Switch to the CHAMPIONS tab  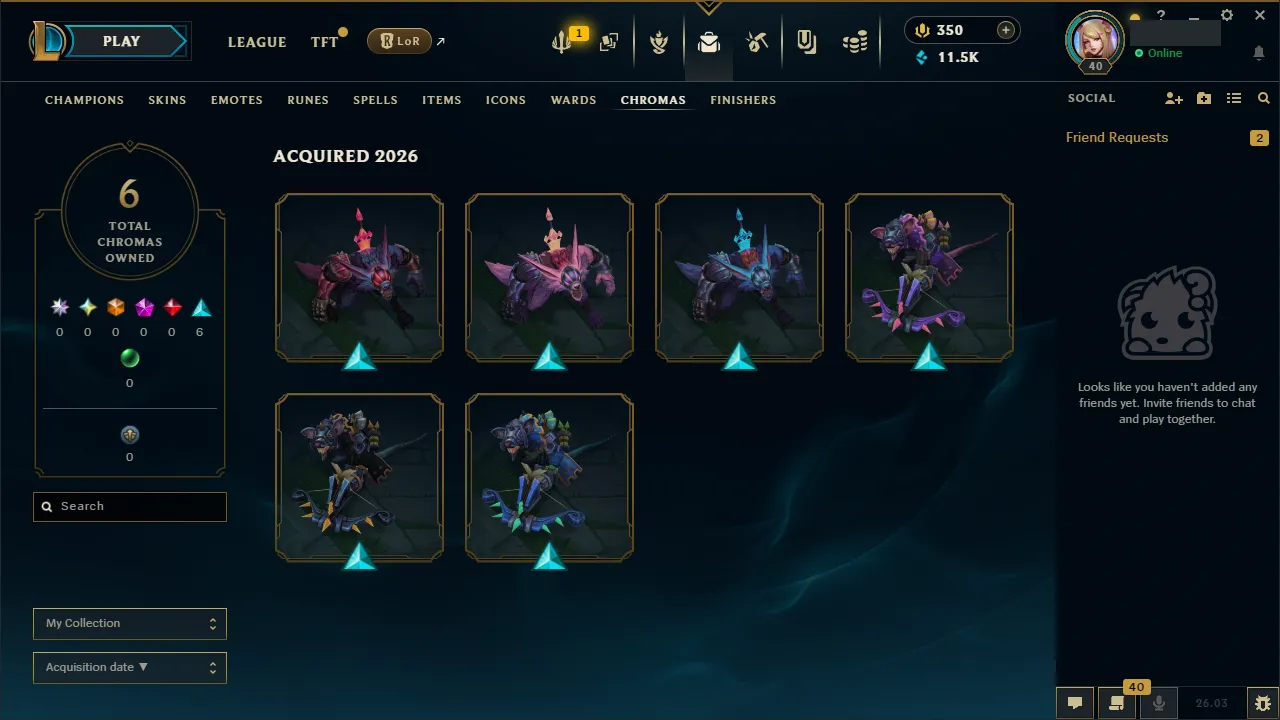tap(84, 100)
